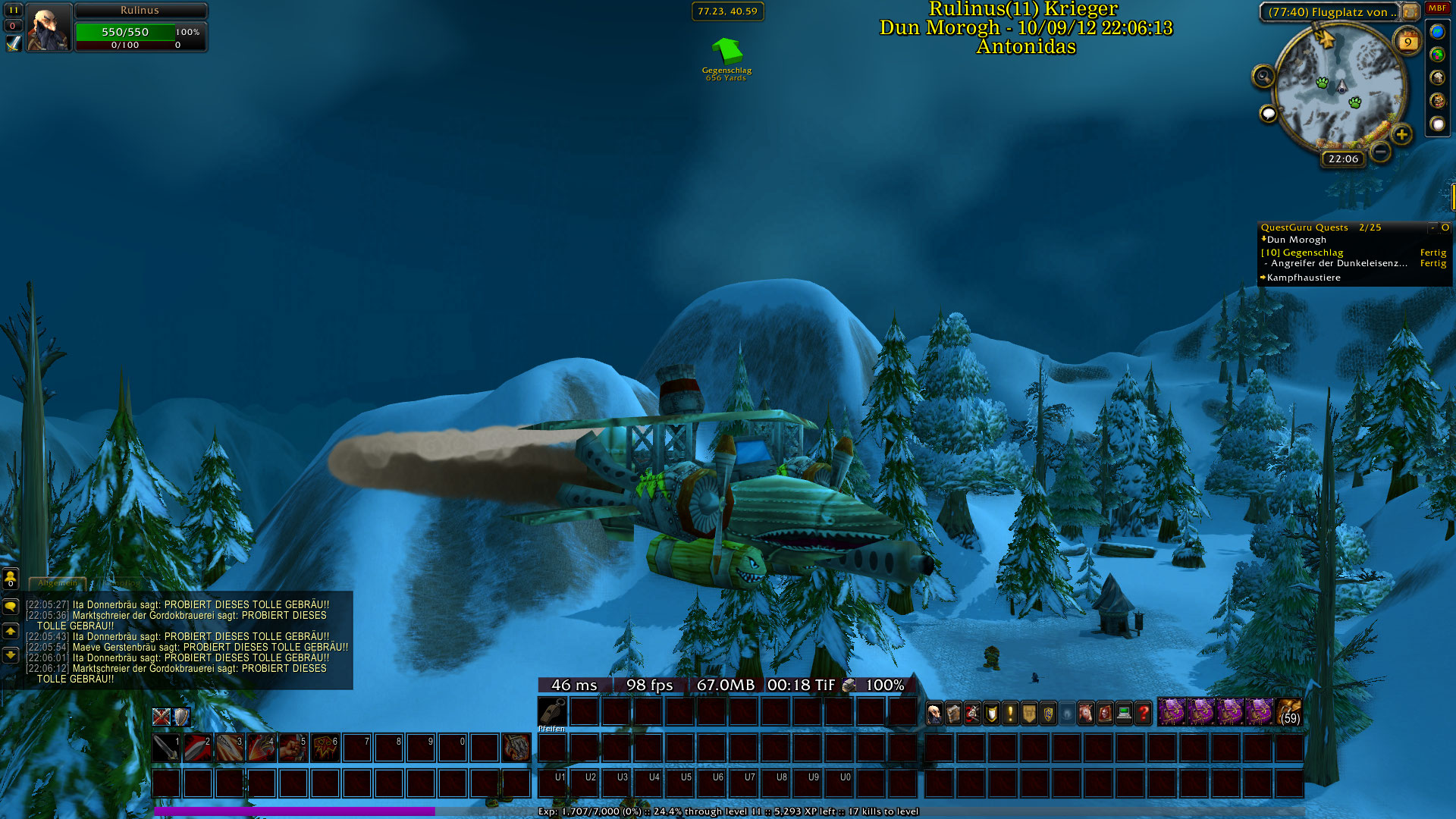This screenshot has width=1456, height=819.
Task: Open the quest log exclamation mark button
Action: [x=1010, y=714]
